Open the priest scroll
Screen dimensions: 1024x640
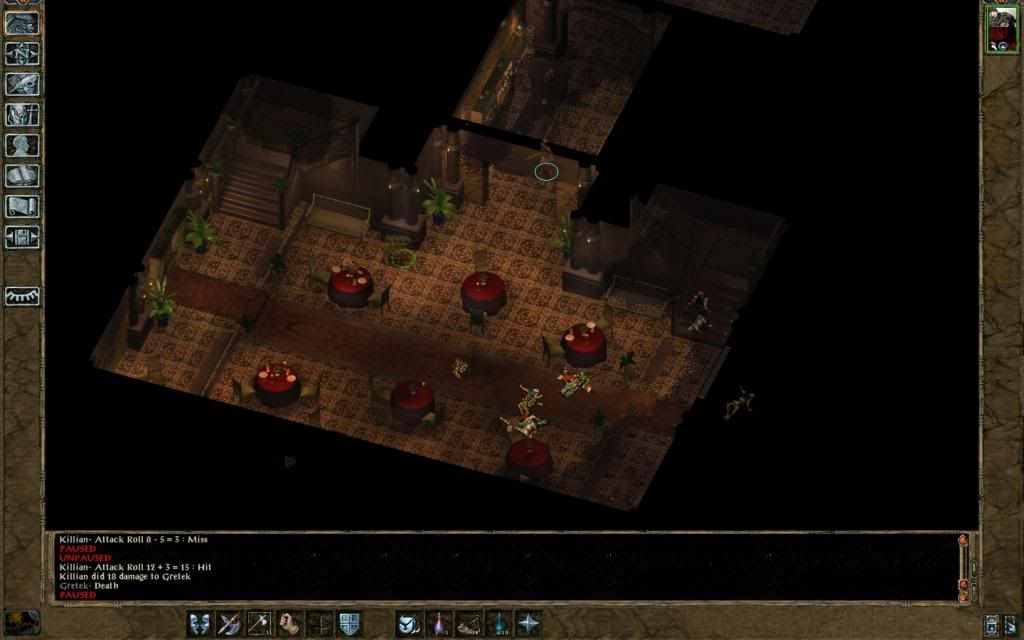22,207
